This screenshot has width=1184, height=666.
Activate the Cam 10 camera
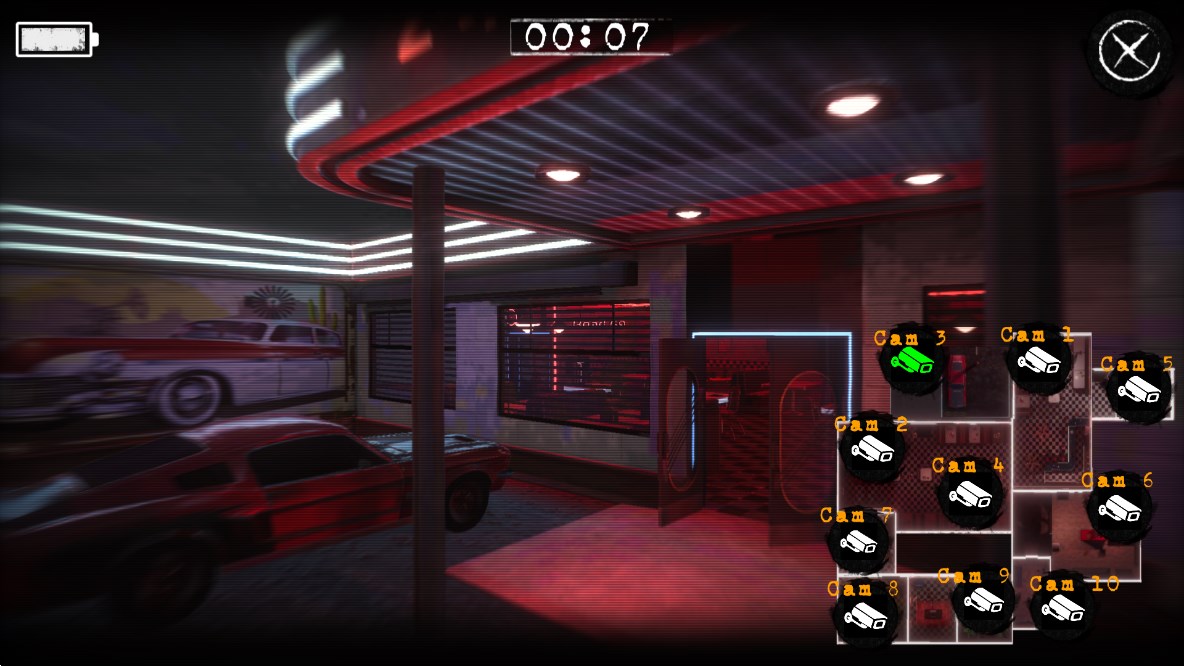pyautogui.click(x=1063, y=605)
